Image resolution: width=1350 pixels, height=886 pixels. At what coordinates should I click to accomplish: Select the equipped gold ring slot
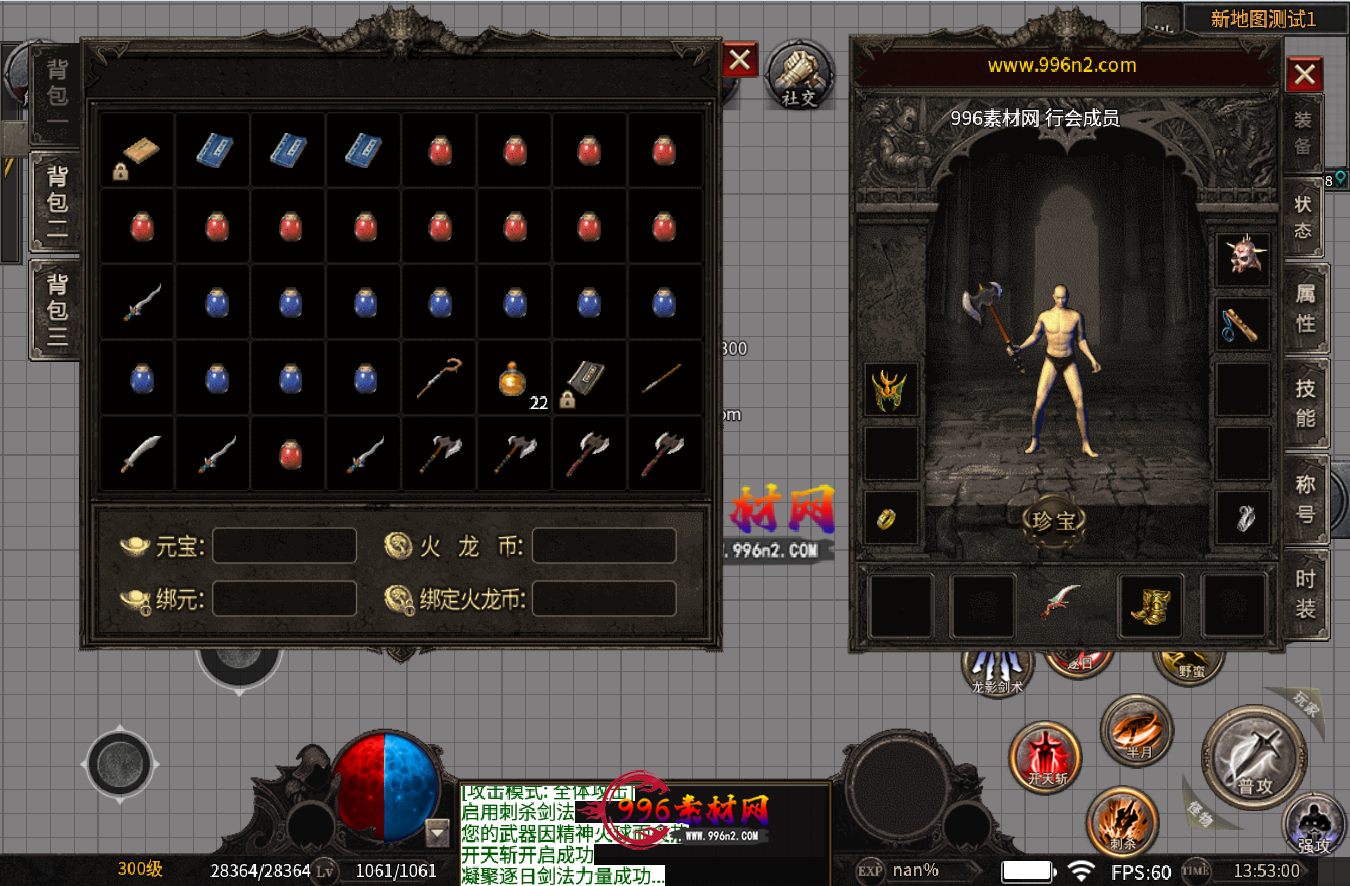click(x=890, y=517)
